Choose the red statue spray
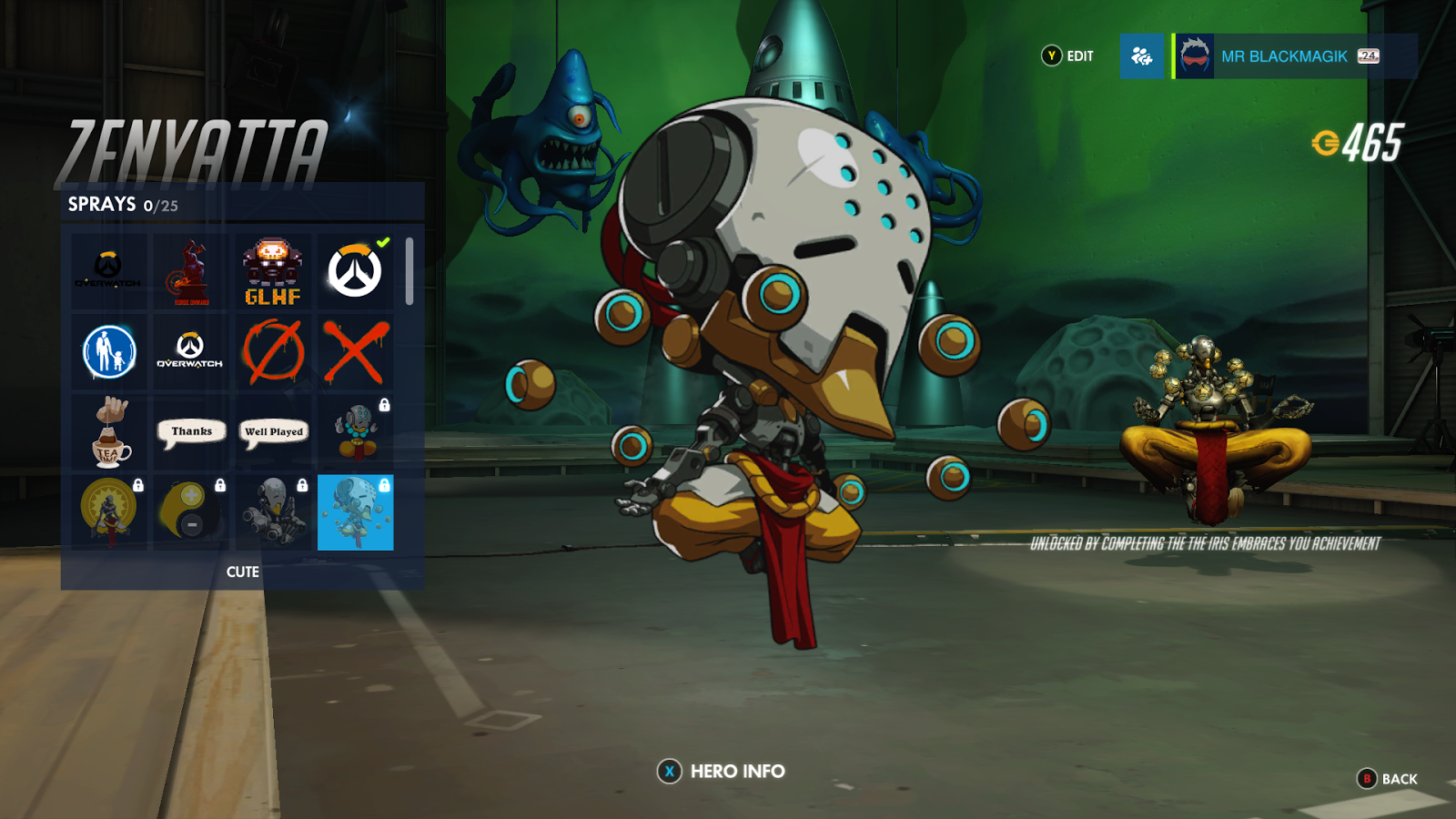Image resolution: width=1456 pixels, height=819 pixels. 190,270
